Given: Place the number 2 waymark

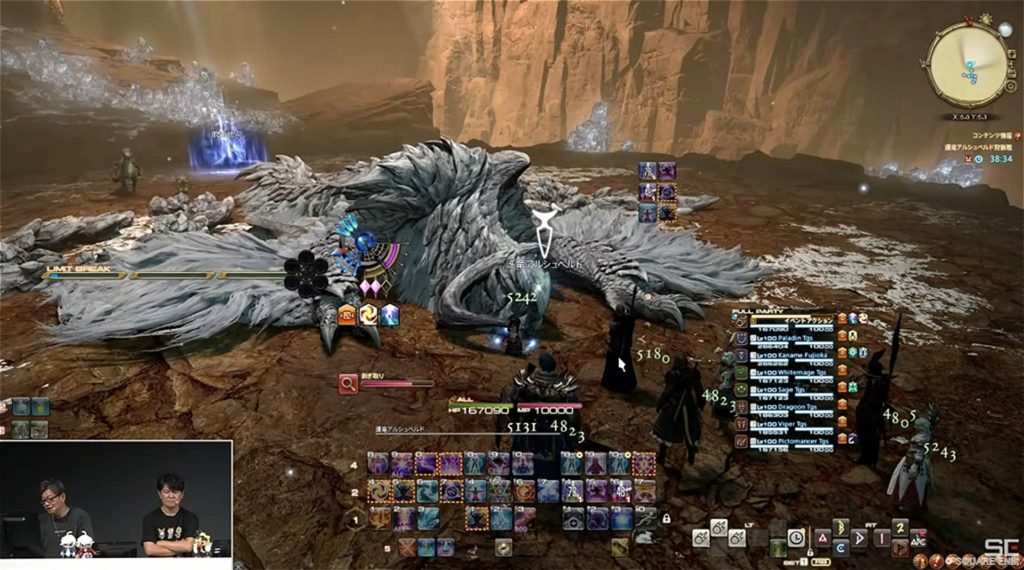Looking at the screenshot, I should tap(899, 527).
